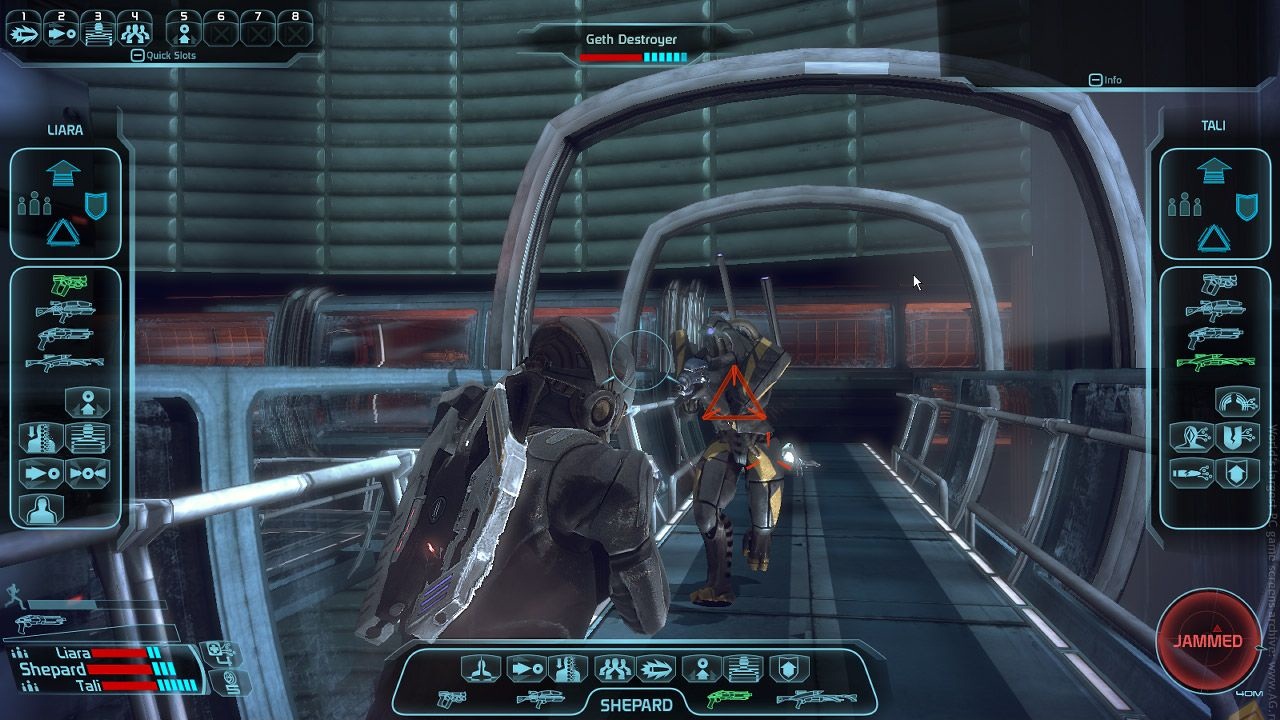The image size is (1280, 720).
Task: Equip Liara's sniper rifle
Action: point(65,361)
